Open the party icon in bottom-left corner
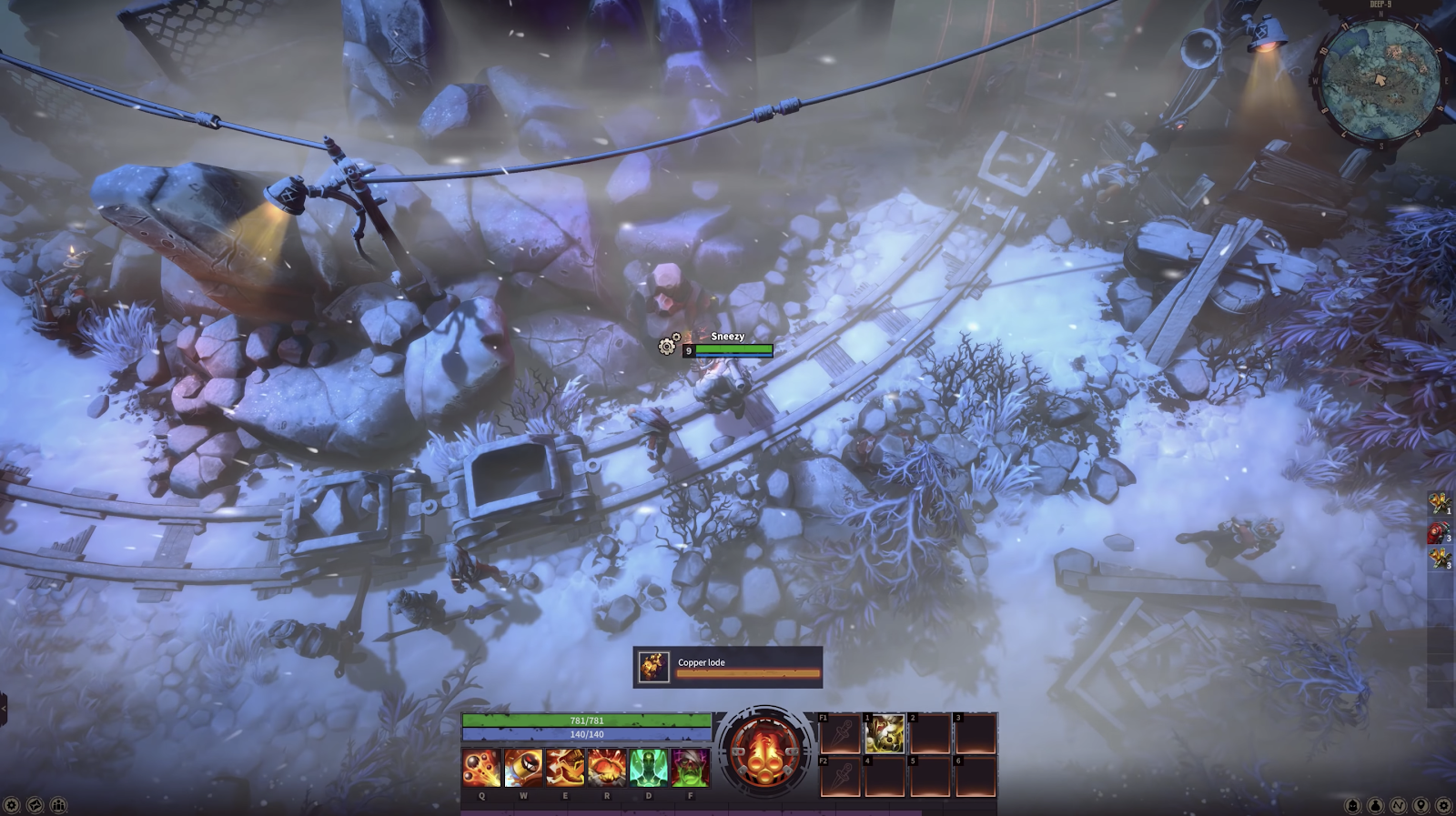 click(x=58, y=805)
